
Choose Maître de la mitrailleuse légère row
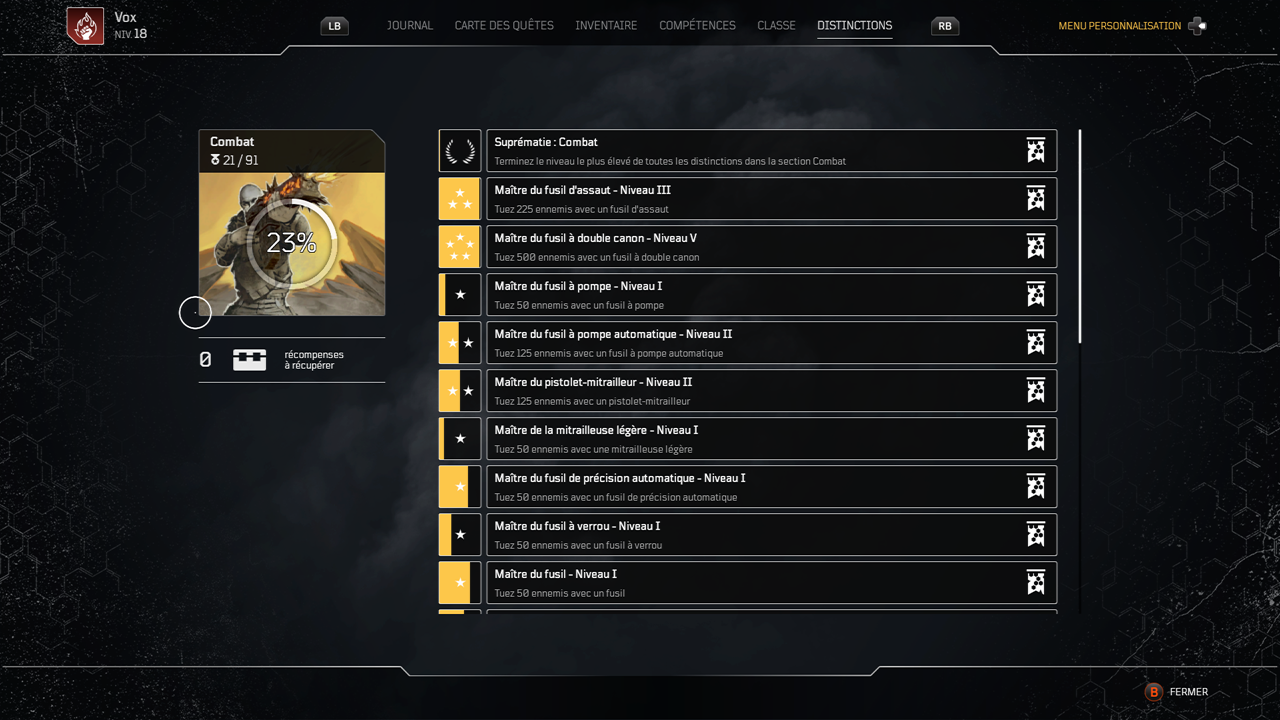[771, 439]
